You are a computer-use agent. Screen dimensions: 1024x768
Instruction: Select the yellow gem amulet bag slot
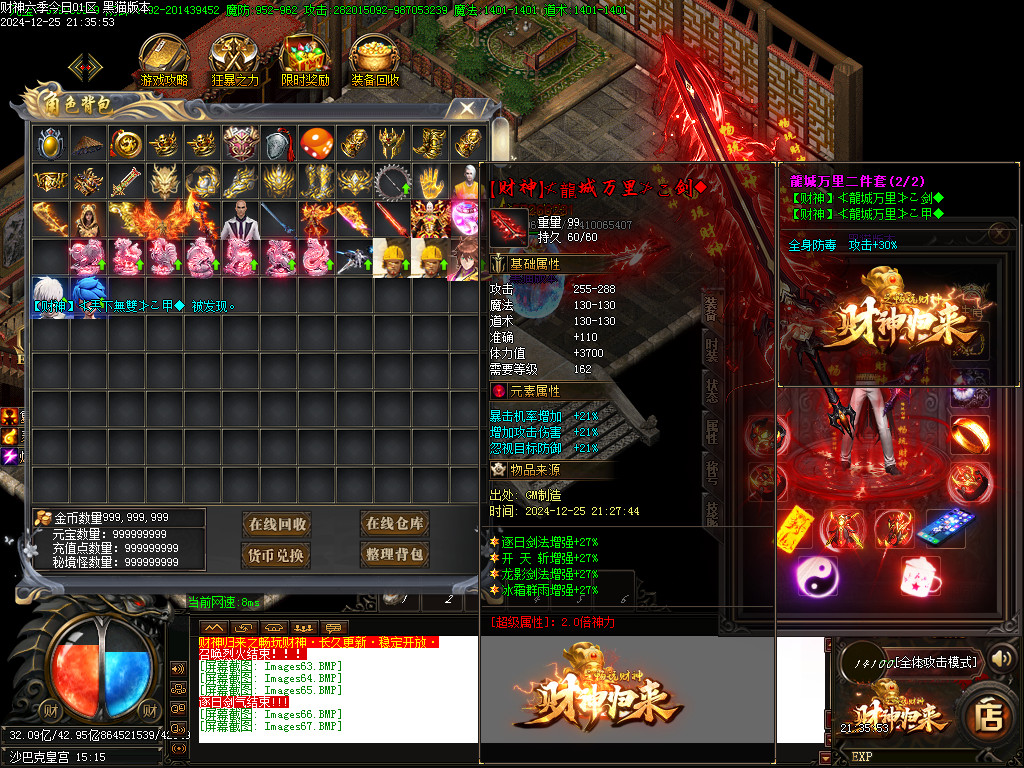50,143
